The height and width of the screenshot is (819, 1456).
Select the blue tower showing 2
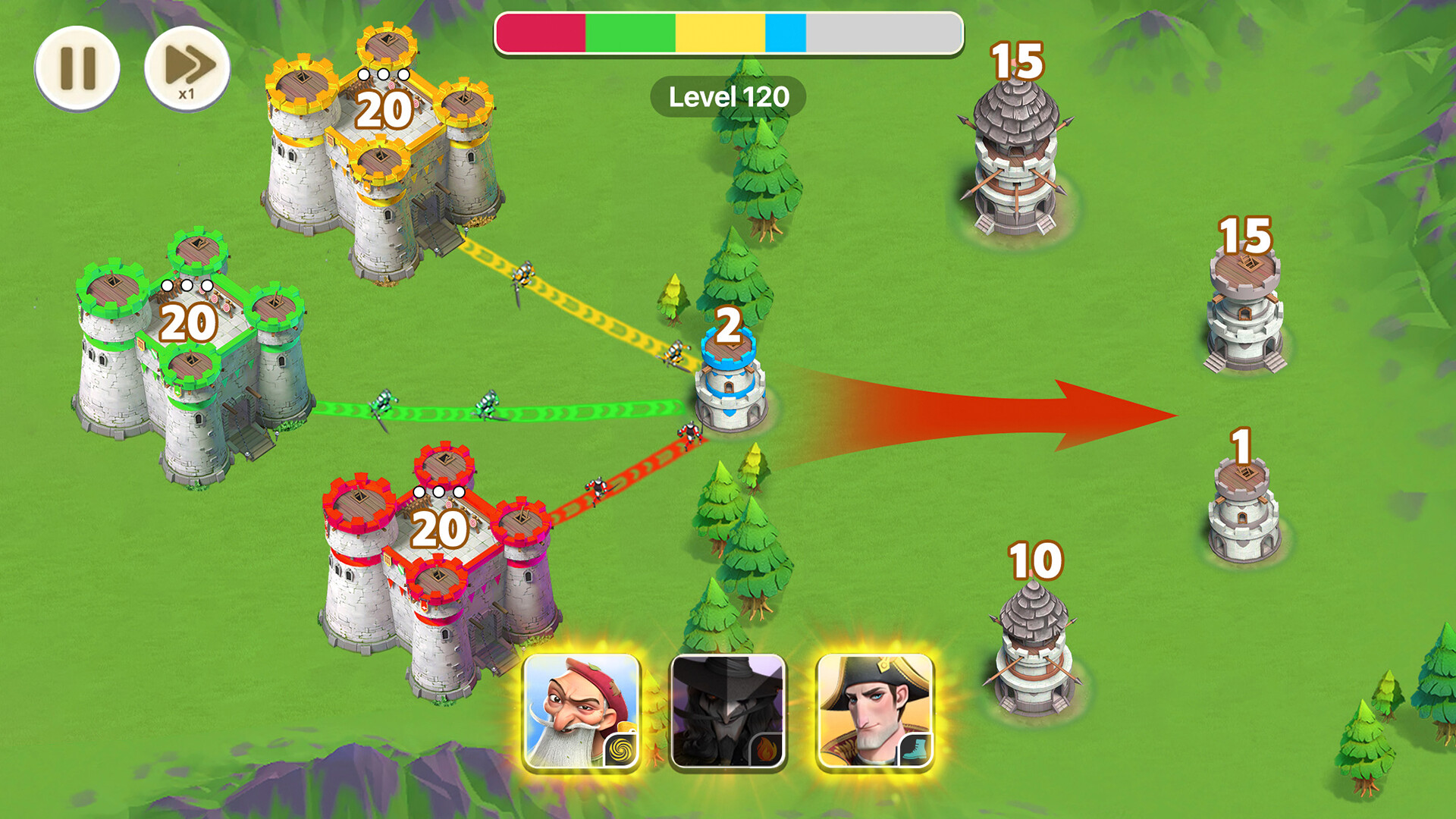[730, 387]
